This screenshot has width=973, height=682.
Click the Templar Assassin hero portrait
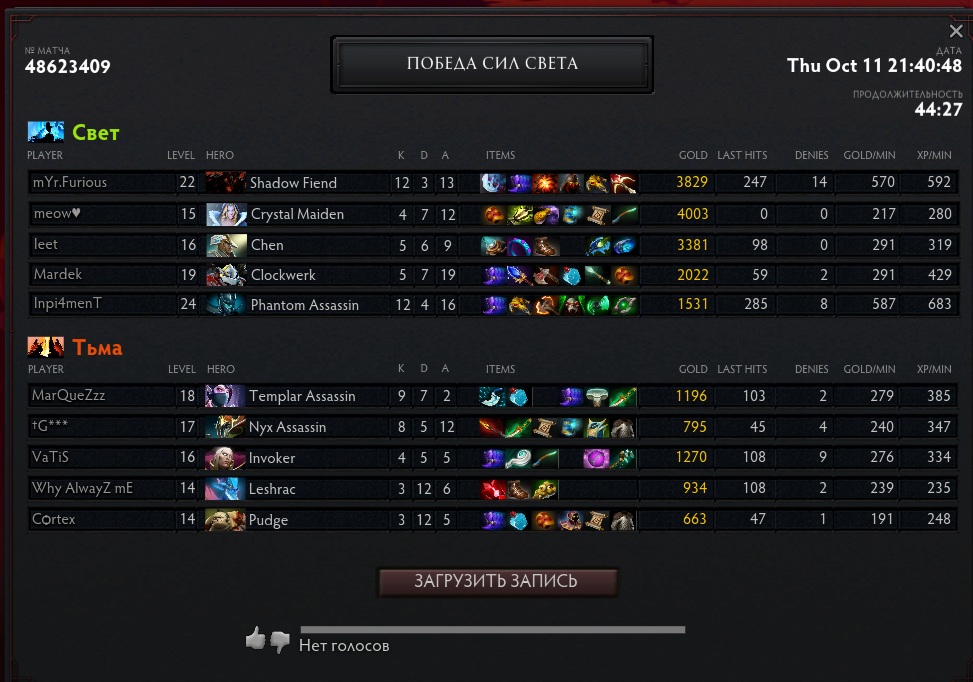point(226,396)
